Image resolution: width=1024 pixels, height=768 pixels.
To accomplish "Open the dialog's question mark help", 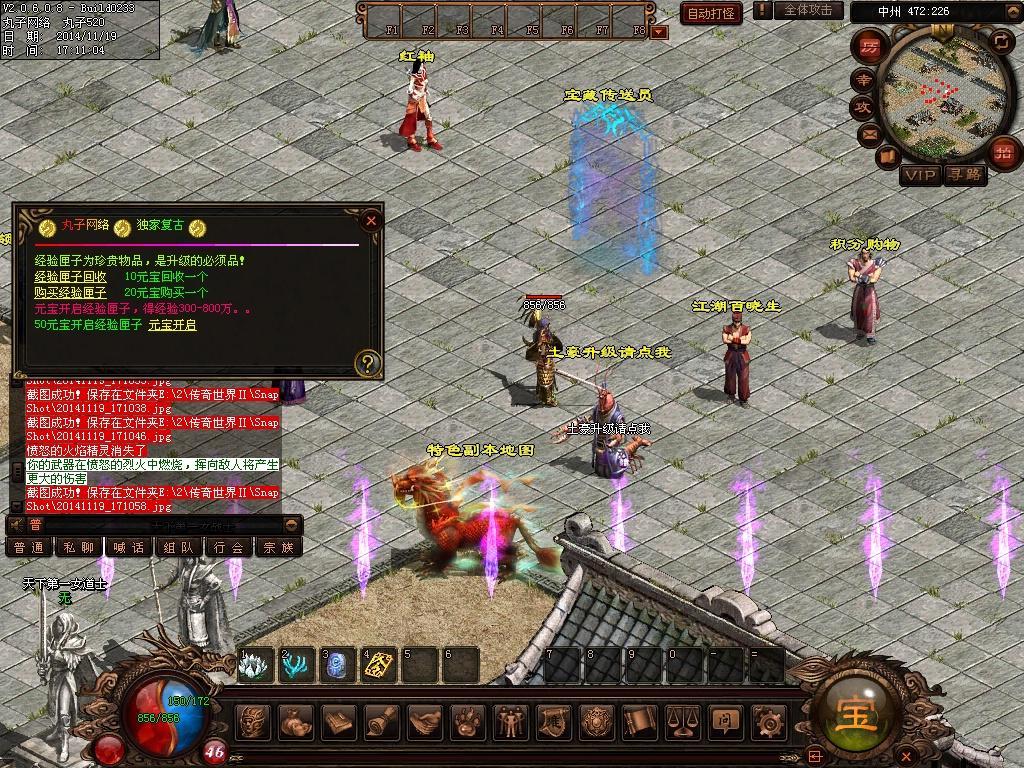I will tap(368, 362).
